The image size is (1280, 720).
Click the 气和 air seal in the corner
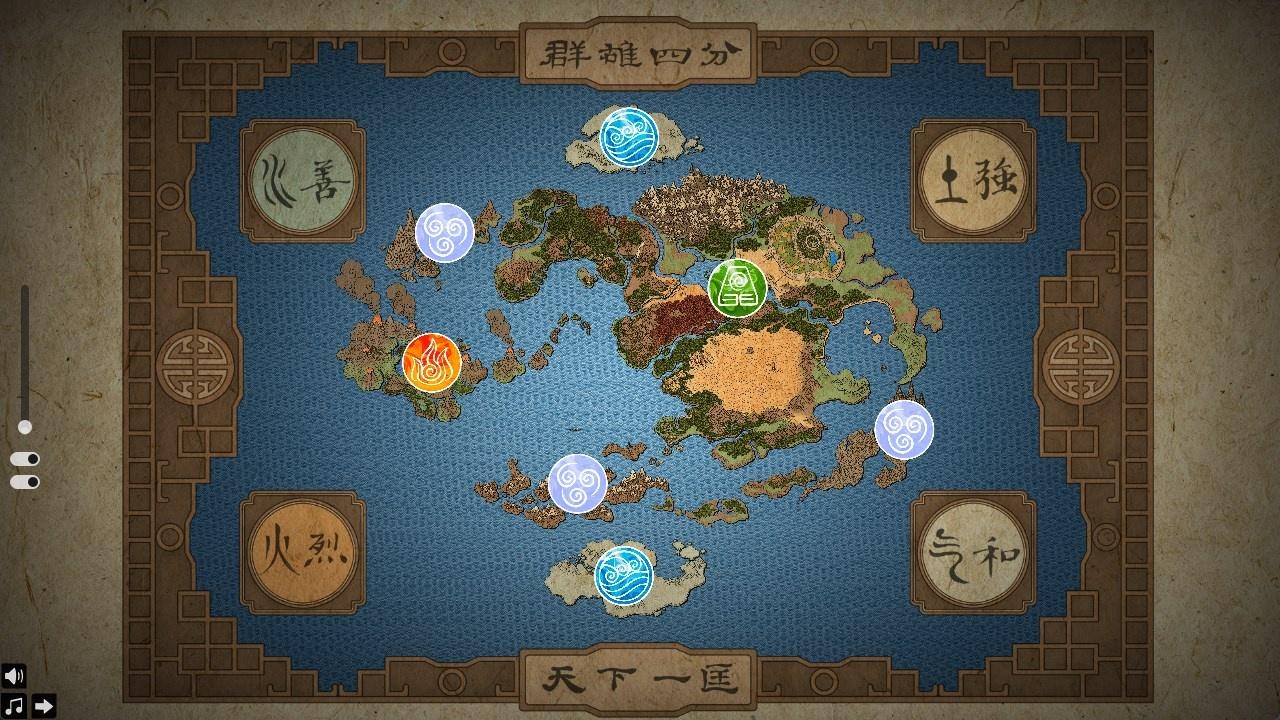click(971, 554)
